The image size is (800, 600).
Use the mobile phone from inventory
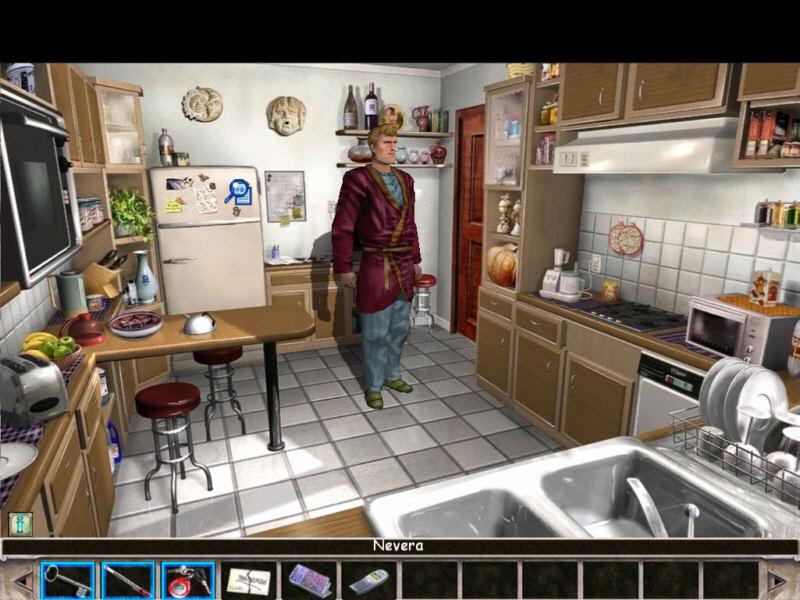tap(368, 580)
